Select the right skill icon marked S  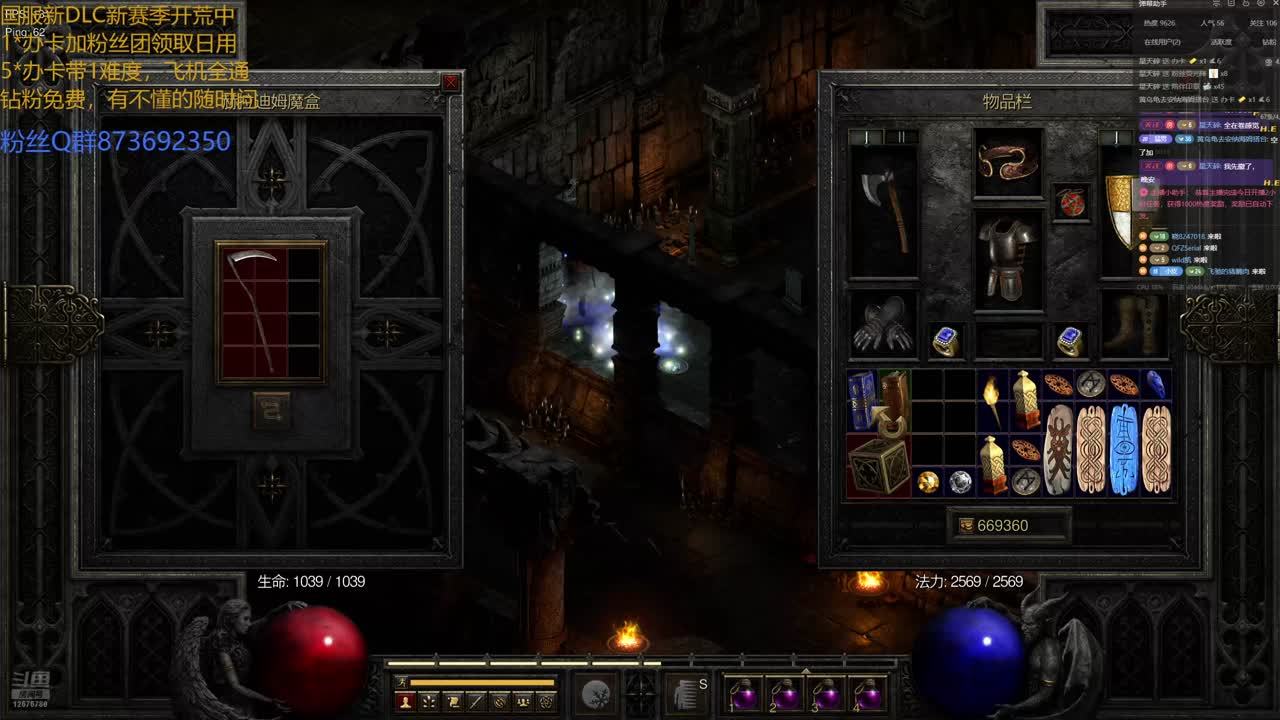point(688,694)
